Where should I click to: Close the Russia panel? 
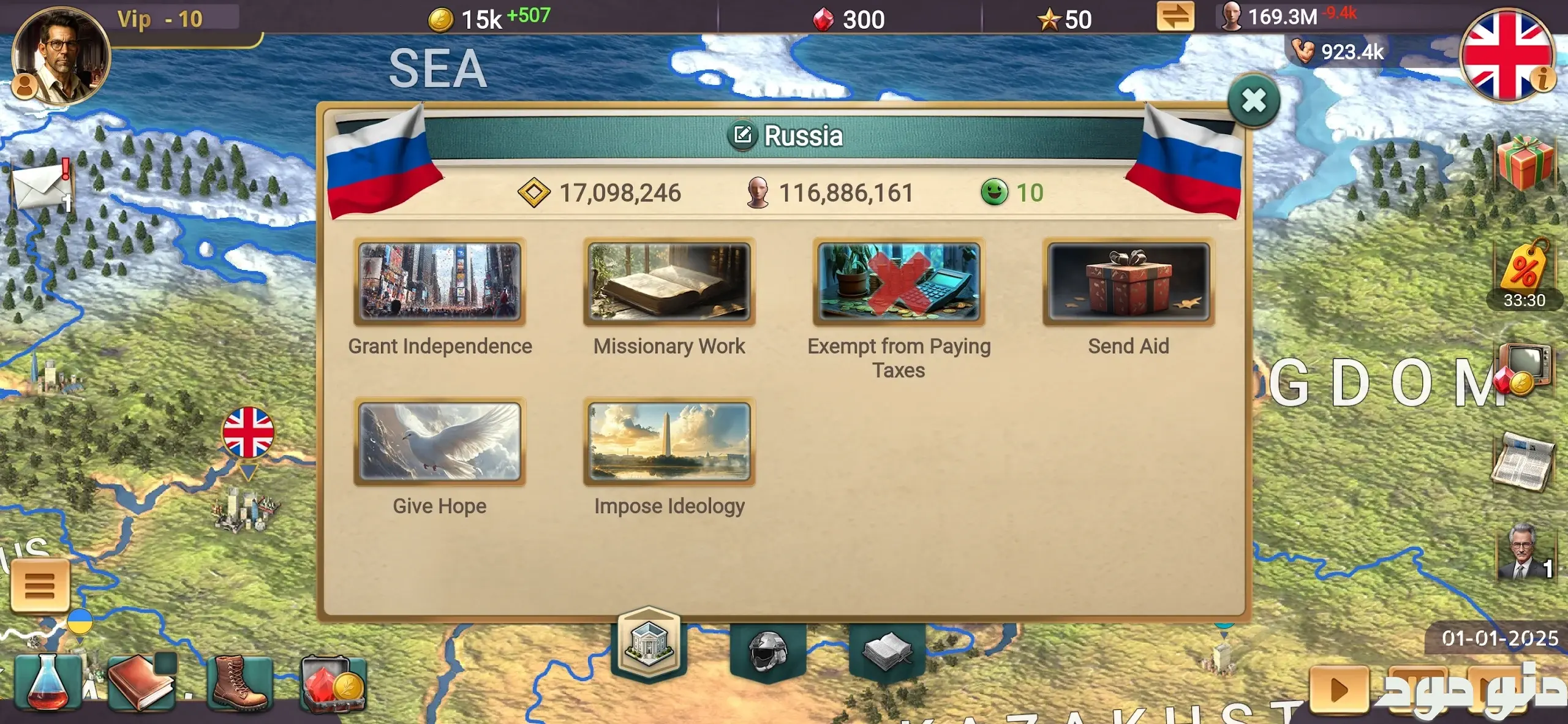coord(1253,101)
